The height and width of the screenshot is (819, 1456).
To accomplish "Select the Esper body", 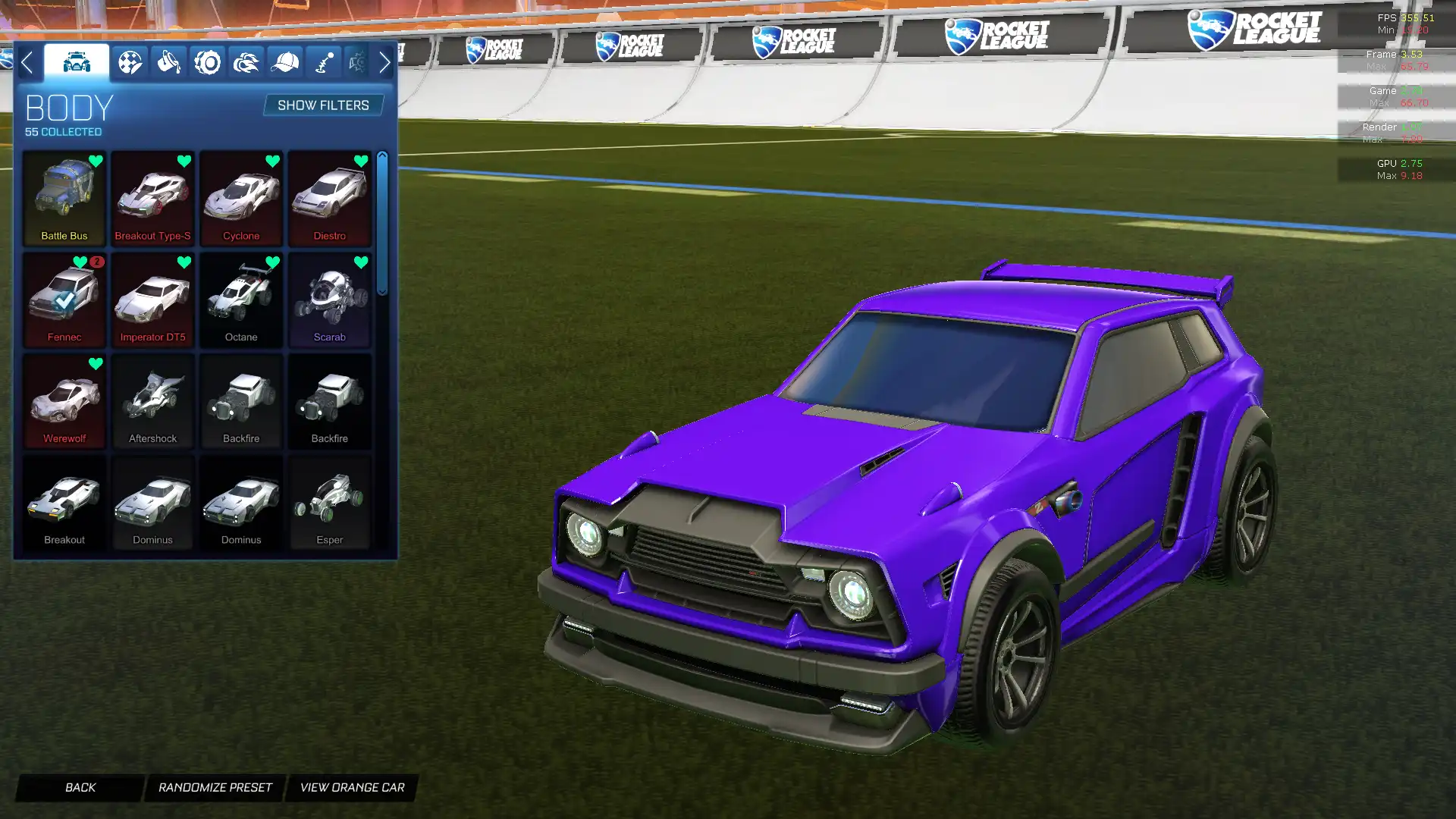I will point(330,502).
